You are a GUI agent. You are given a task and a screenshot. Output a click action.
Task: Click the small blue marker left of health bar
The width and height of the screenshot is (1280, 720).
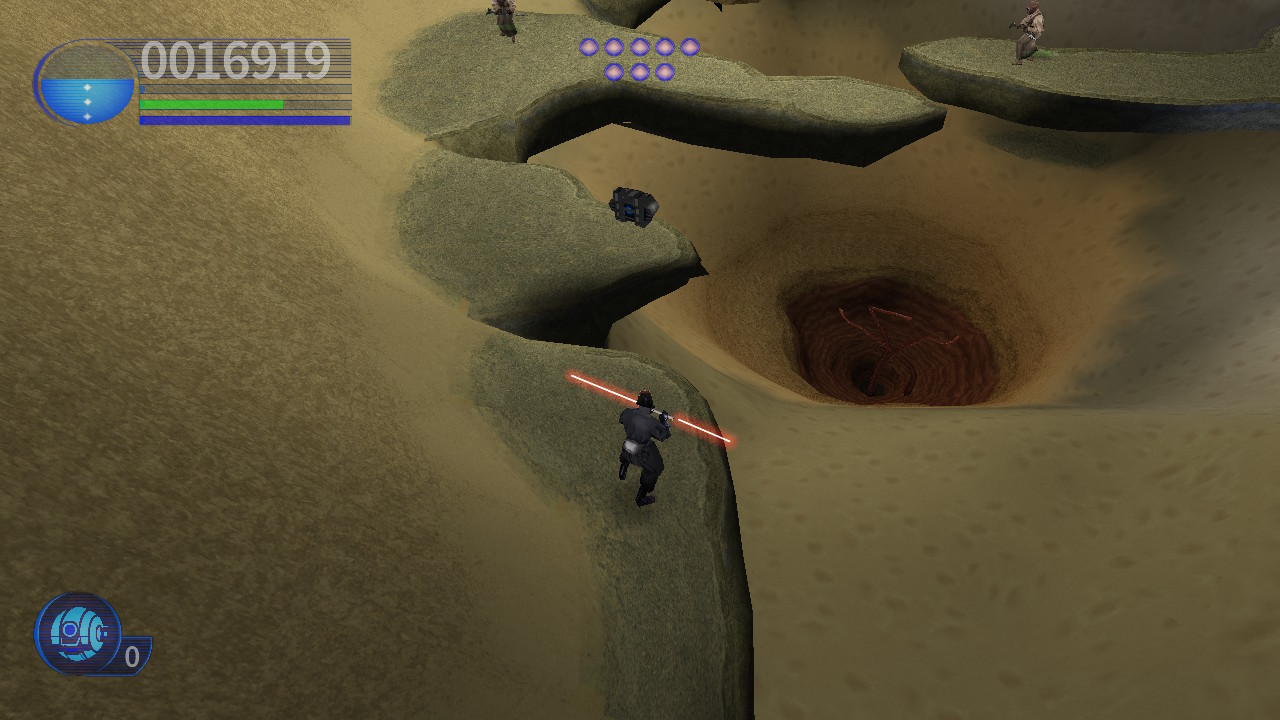[142, 89]
